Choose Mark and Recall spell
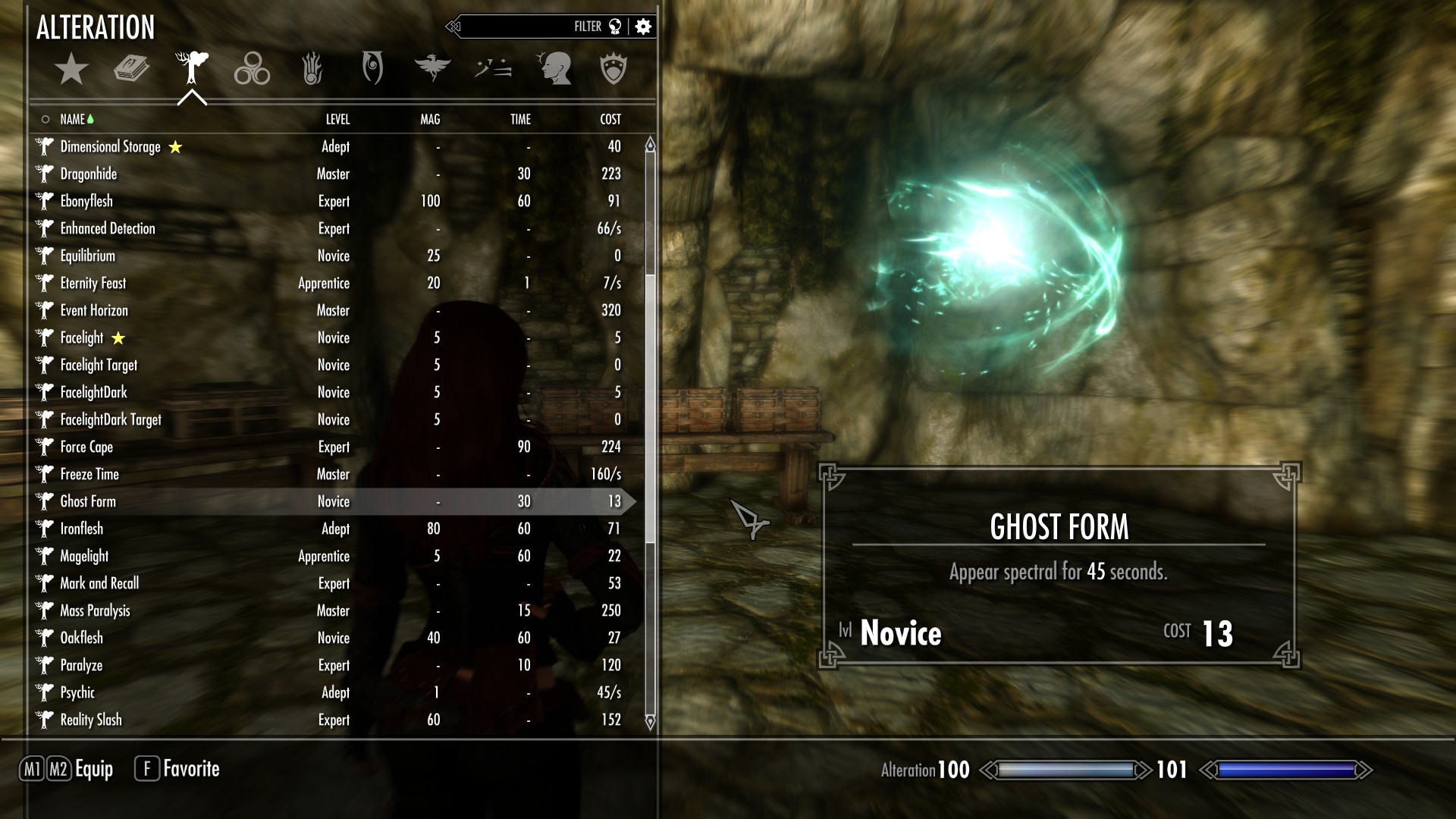 (x=99, y=583)
